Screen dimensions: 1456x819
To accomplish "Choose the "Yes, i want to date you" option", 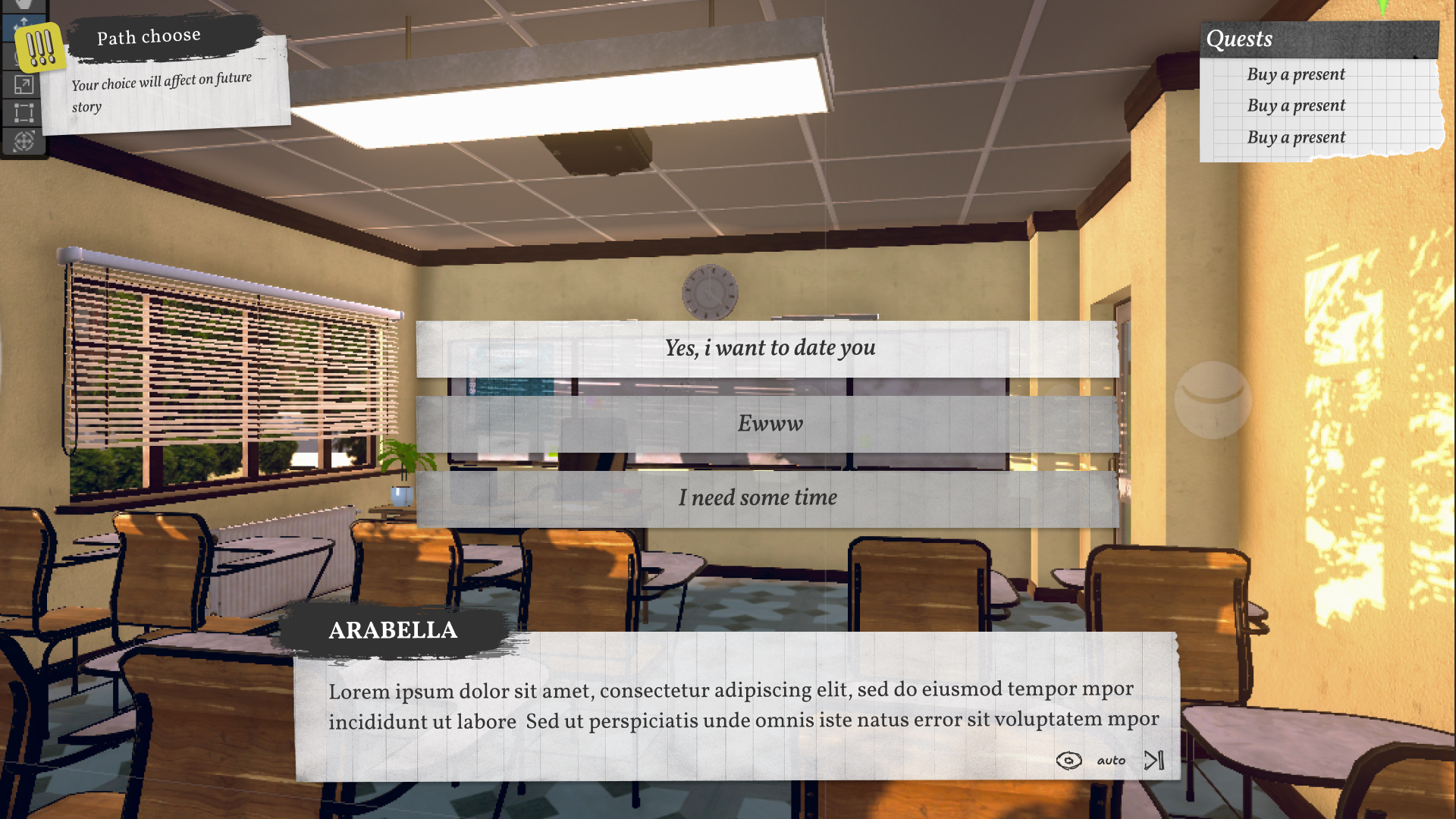I will (768, 348).
